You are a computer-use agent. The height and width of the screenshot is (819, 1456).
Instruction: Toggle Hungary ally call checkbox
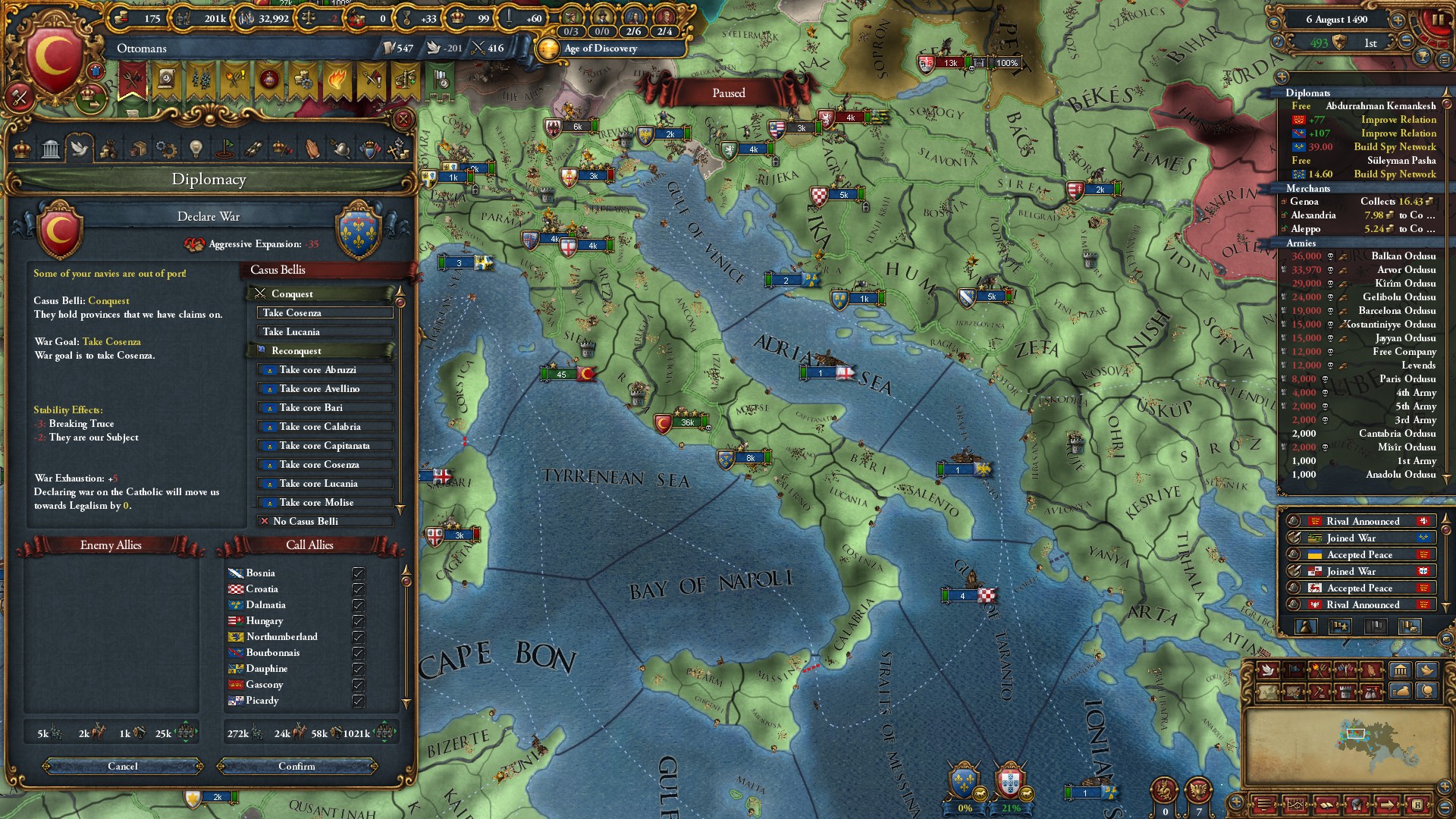[358, 621]
